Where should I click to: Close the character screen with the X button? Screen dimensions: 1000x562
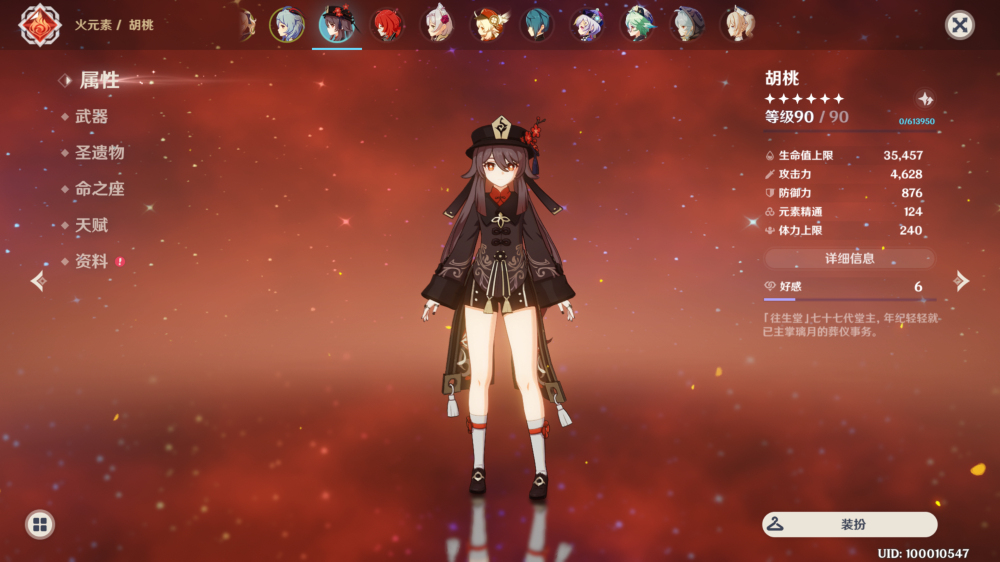point(960,25)
